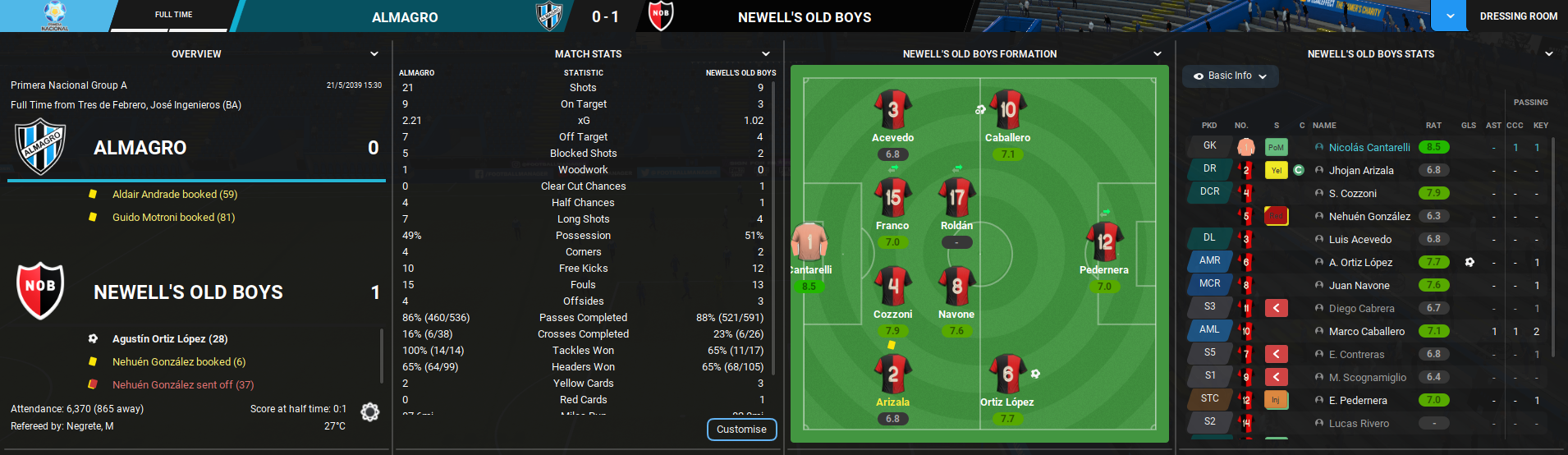Click the gear icon in overview panel
1568x455 pixels.
[x=370, y=412]
